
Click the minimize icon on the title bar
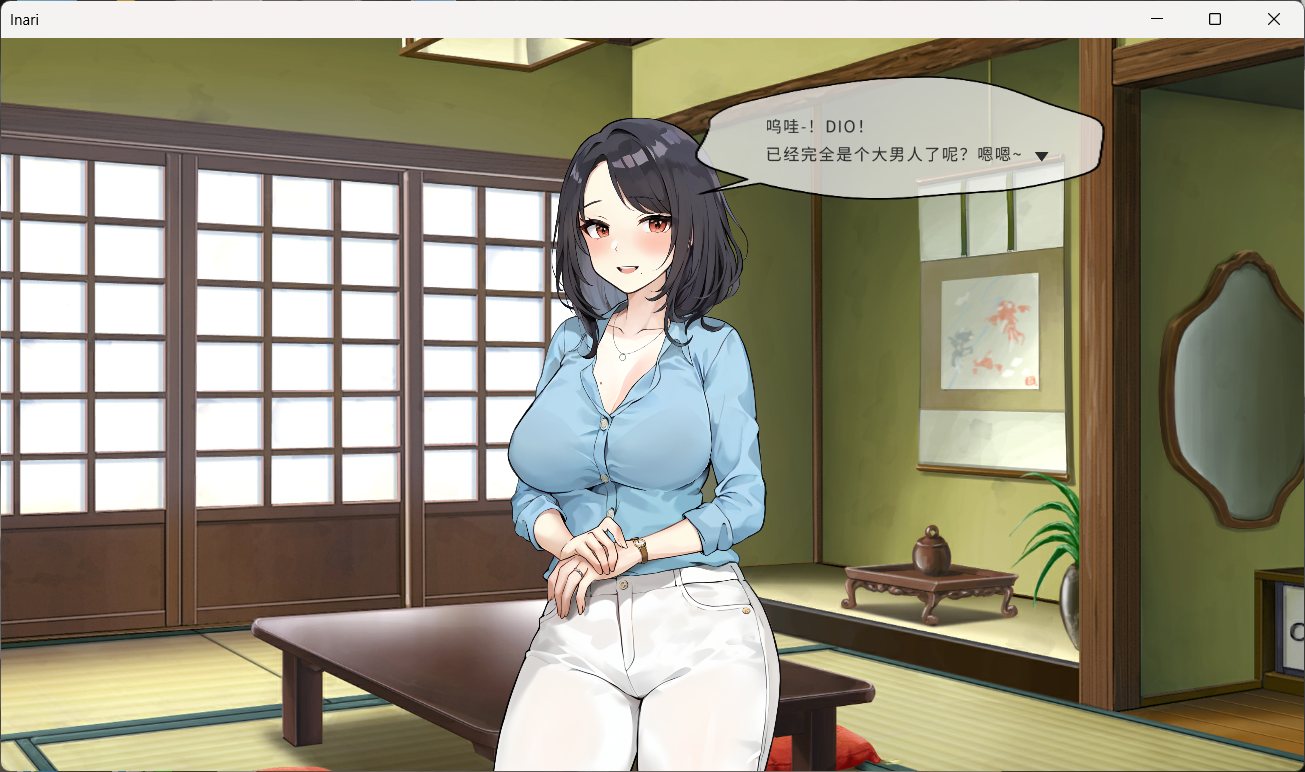pyautogui.click(x=1157, y=19)
